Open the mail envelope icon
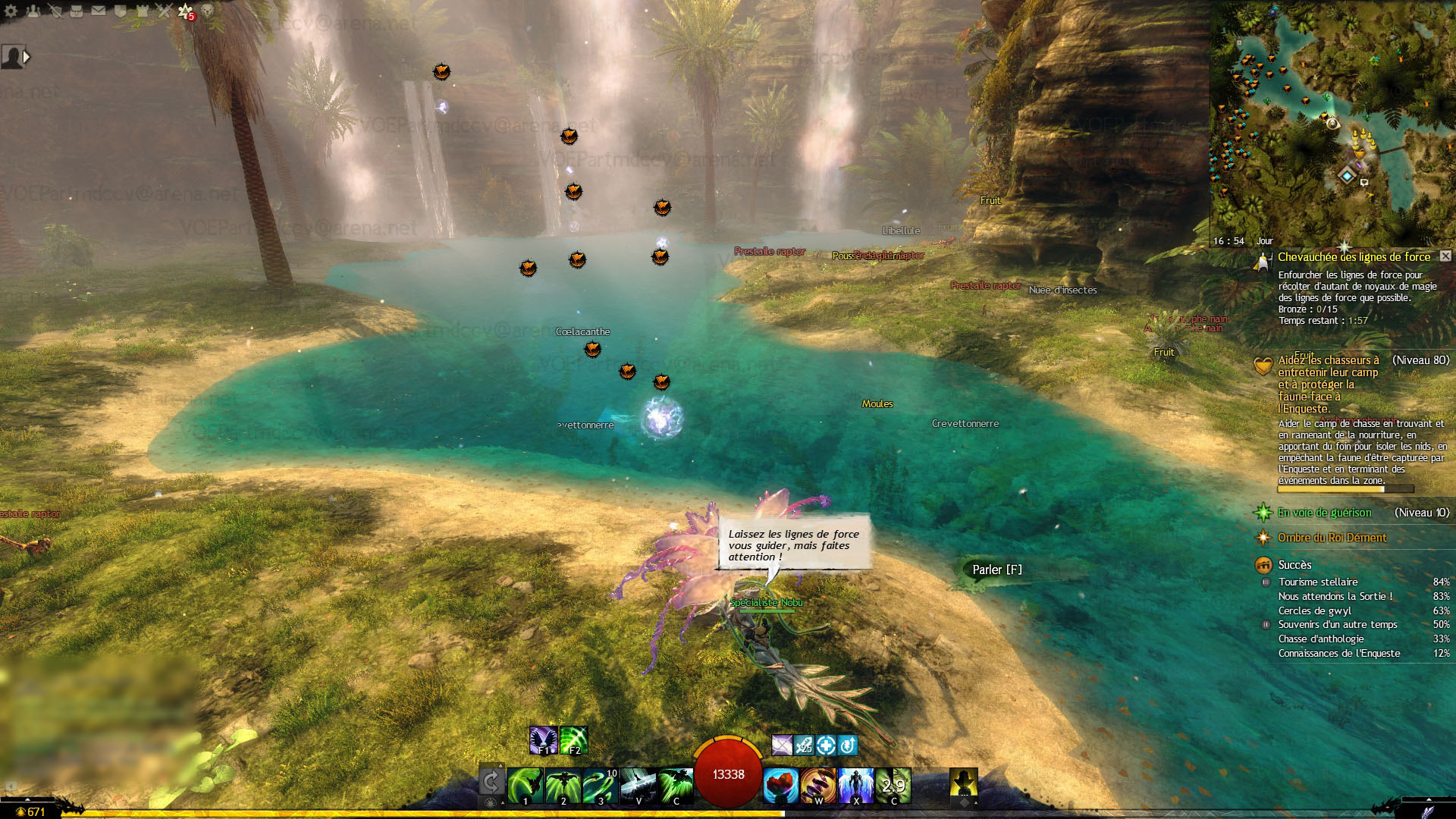This screenshot has height=819, width=1456. (99, 11)
